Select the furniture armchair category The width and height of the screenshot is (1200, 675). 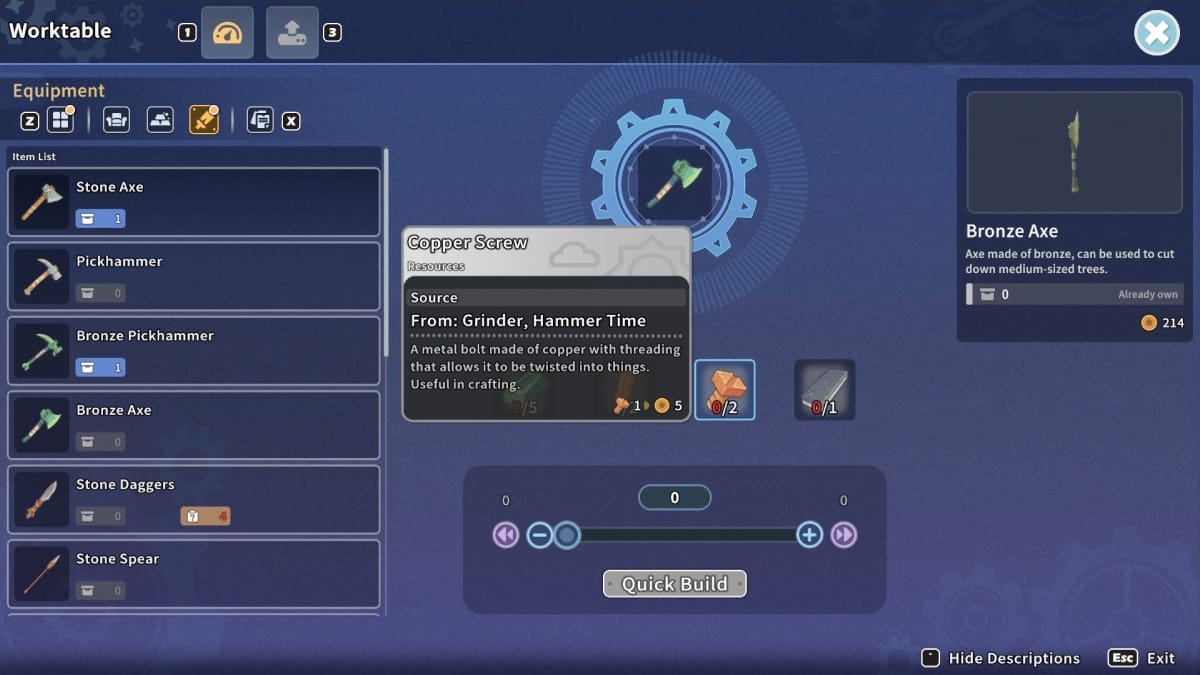(116, 121)
